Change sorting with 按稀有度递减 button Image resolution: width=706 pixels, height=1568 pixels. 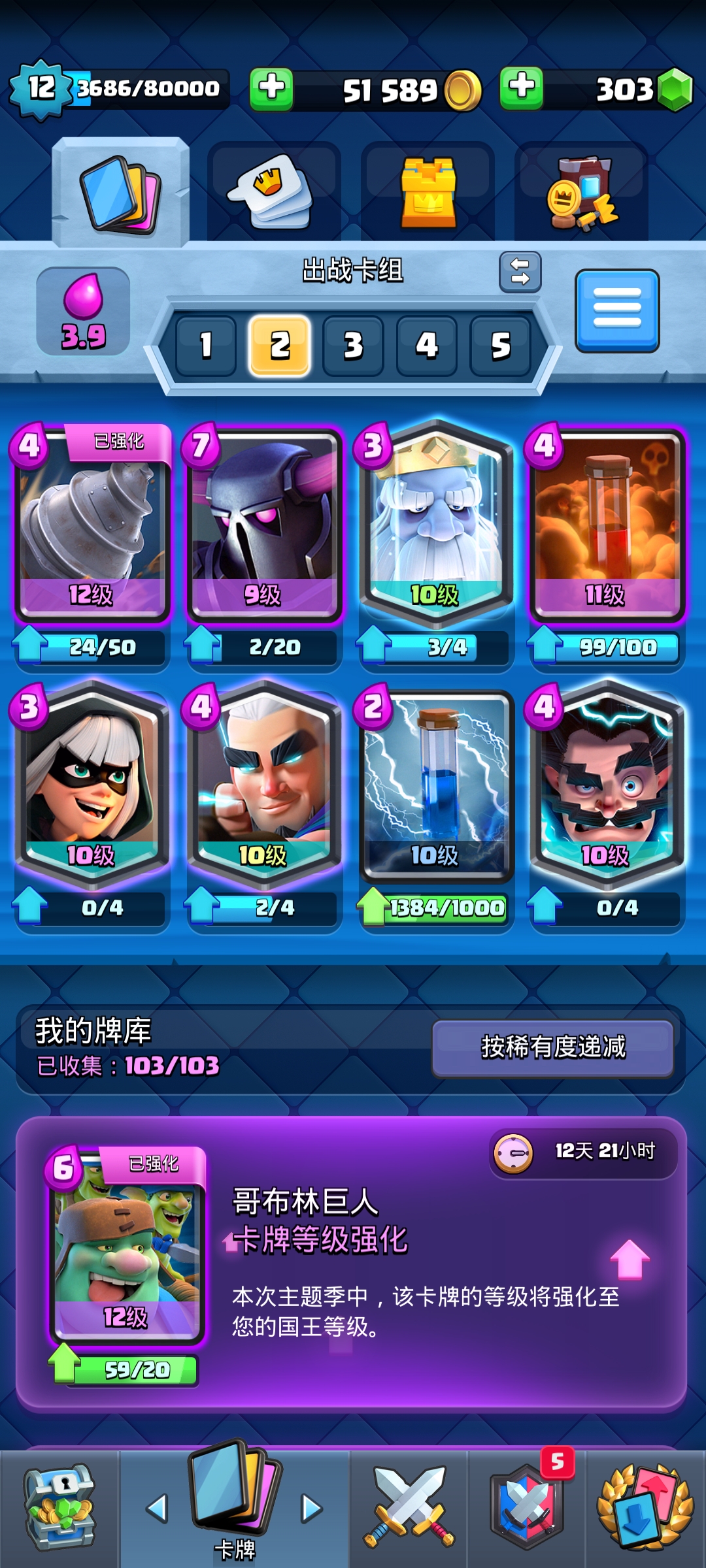[553, 1047]
